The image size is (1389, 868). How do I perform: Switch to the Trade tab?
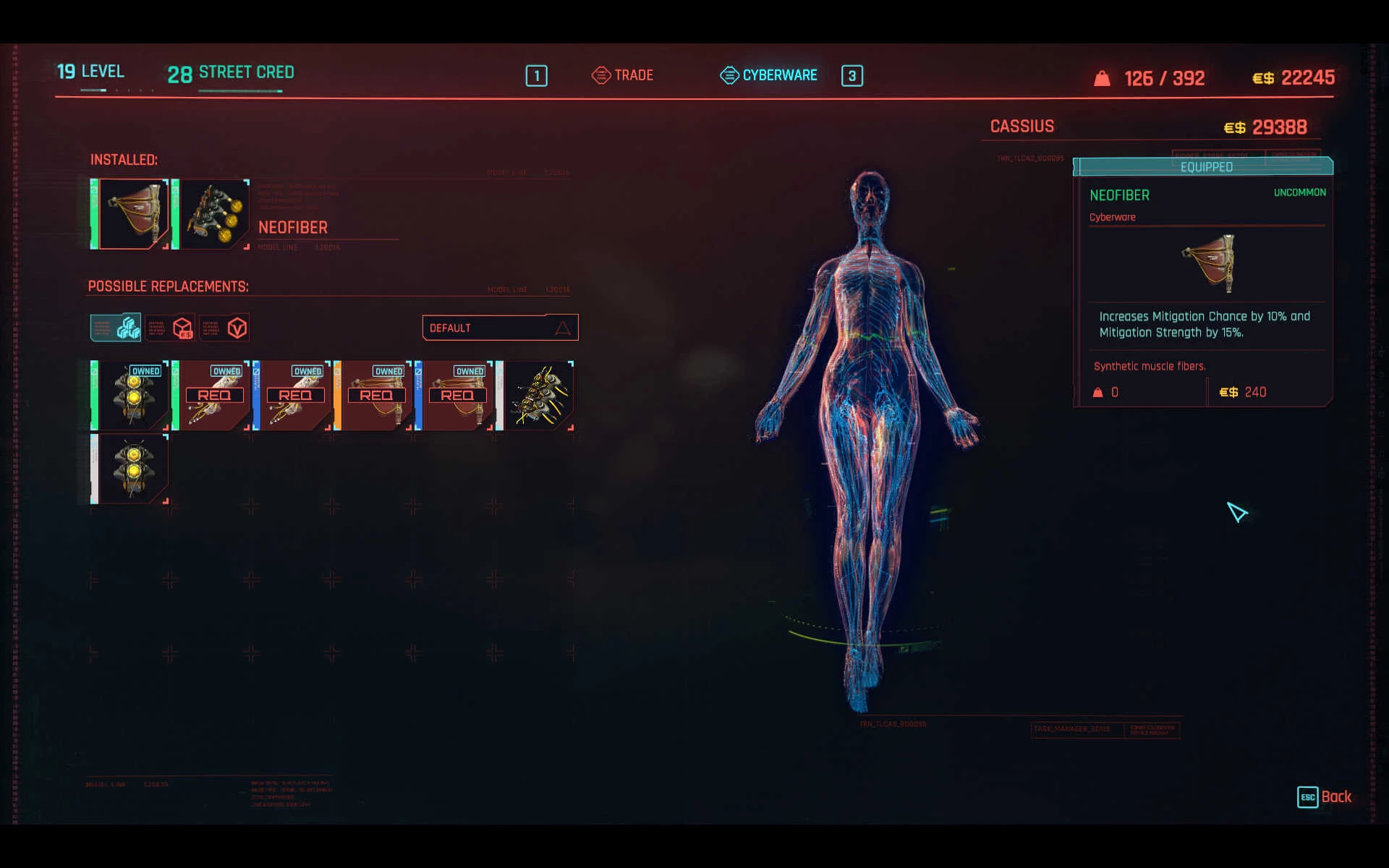click(623, 75)
